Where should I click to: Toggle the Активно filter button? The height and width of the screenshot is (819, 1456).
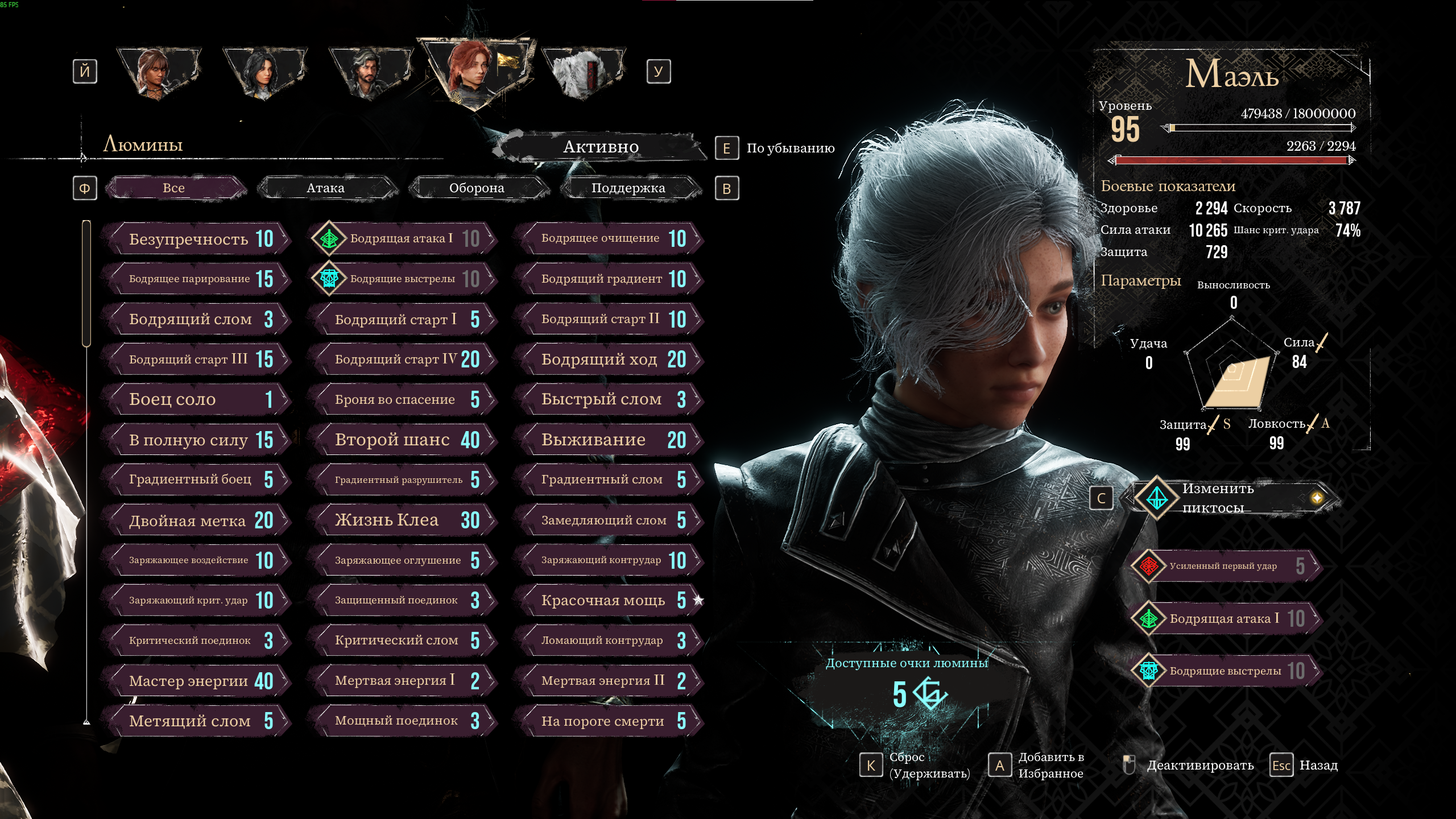point(601,147)
